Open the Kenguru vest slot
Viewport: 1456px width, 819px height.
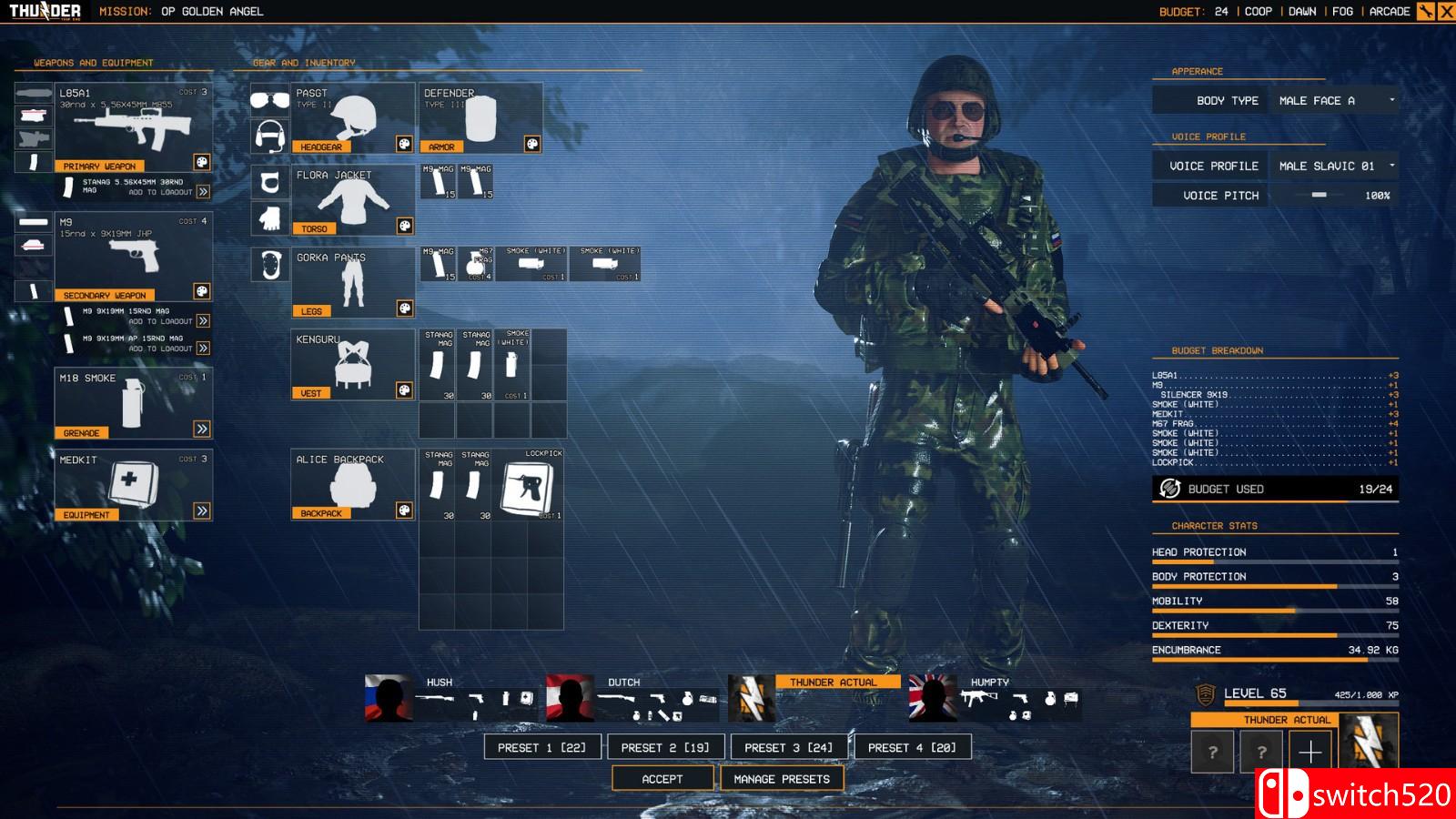point(353,364)
